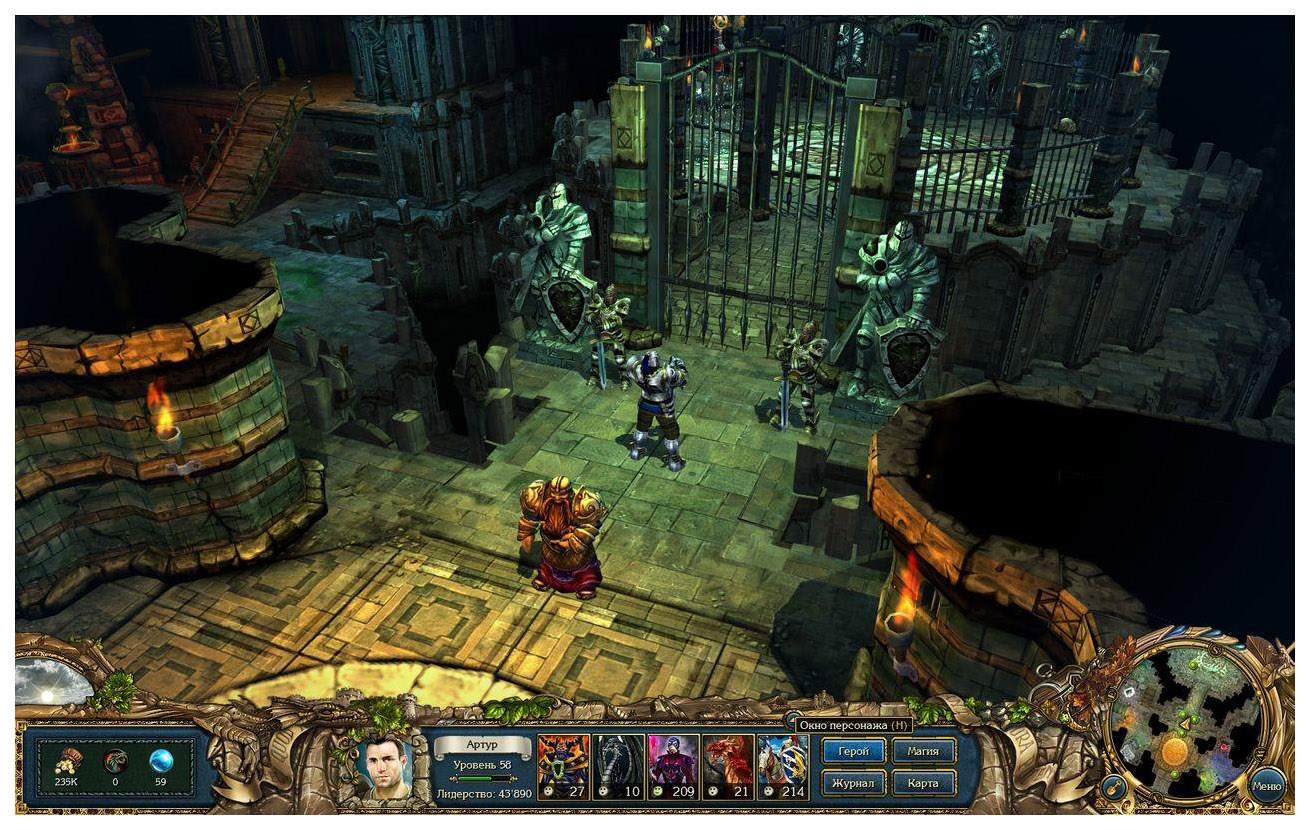Viewport: 1310px width, 830px height.
Task: Click the blue crystal orb icon
Action: click(161, 761)
